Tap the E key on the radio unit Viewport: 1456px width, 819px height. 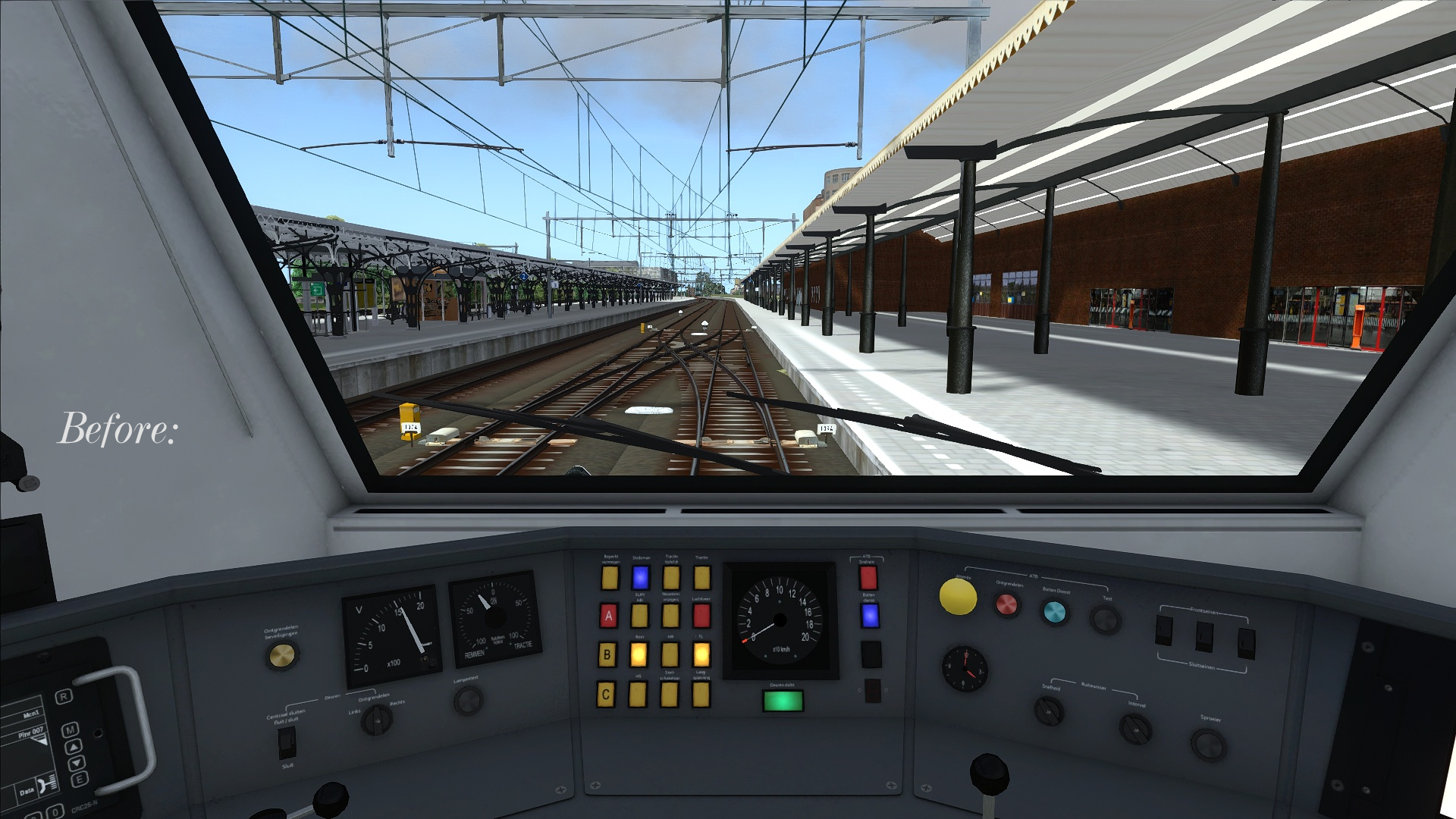pyautogui.click(x=78, y=779)
